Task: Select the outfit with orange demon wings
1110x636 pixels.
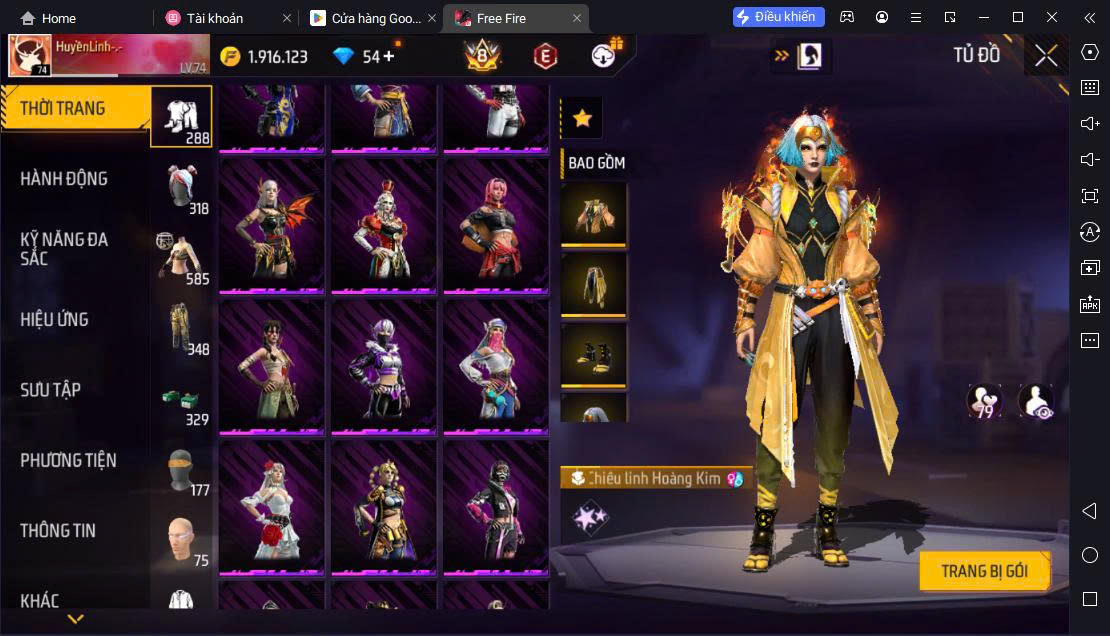Action: click(x=272, y=225)
